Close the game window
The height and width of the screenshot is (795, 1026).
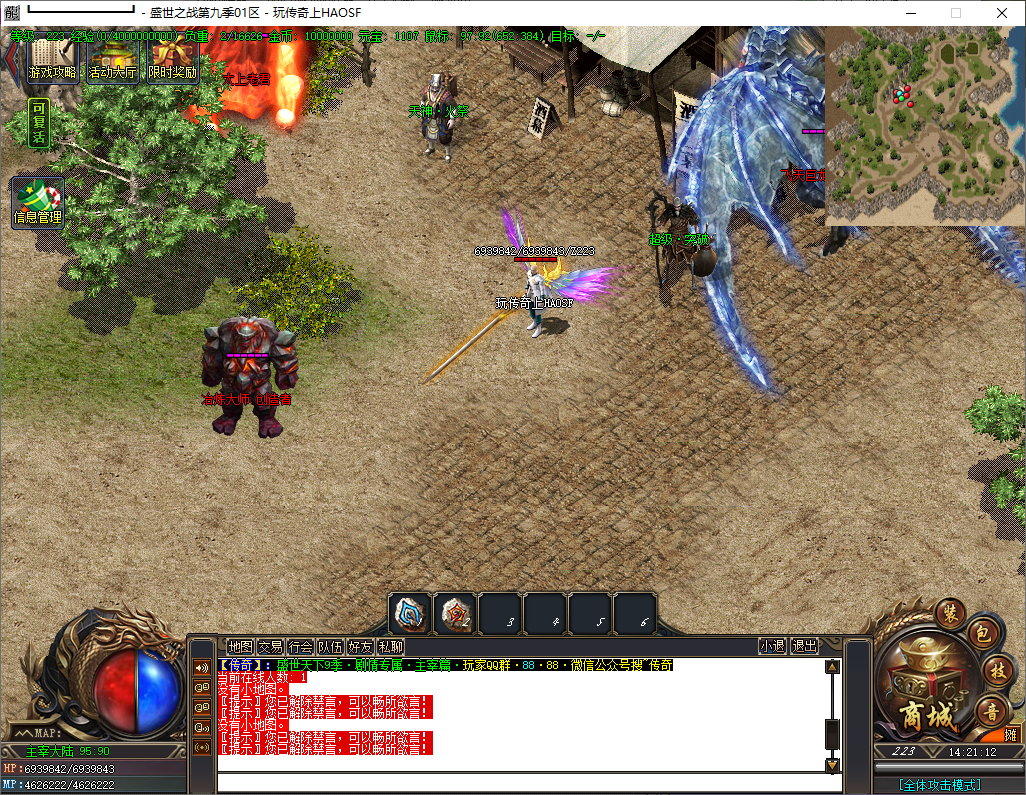(1001, 12)
